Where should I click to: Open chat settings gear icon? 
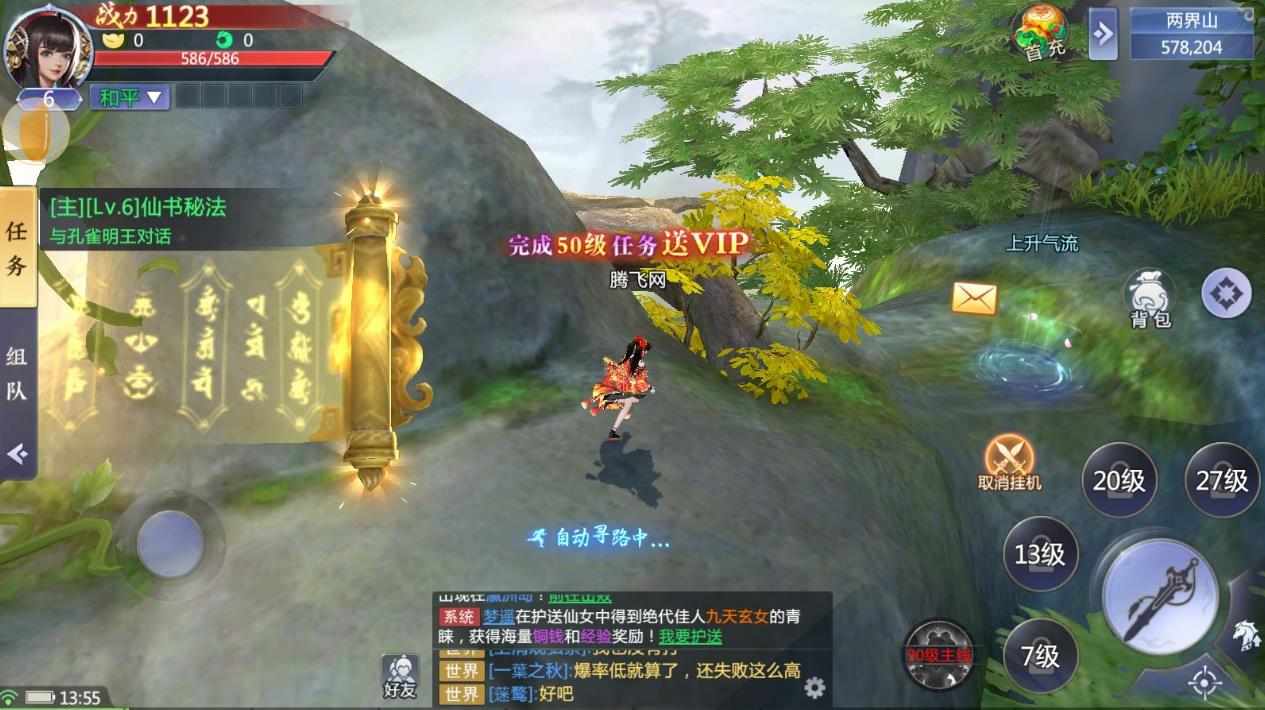815,687
